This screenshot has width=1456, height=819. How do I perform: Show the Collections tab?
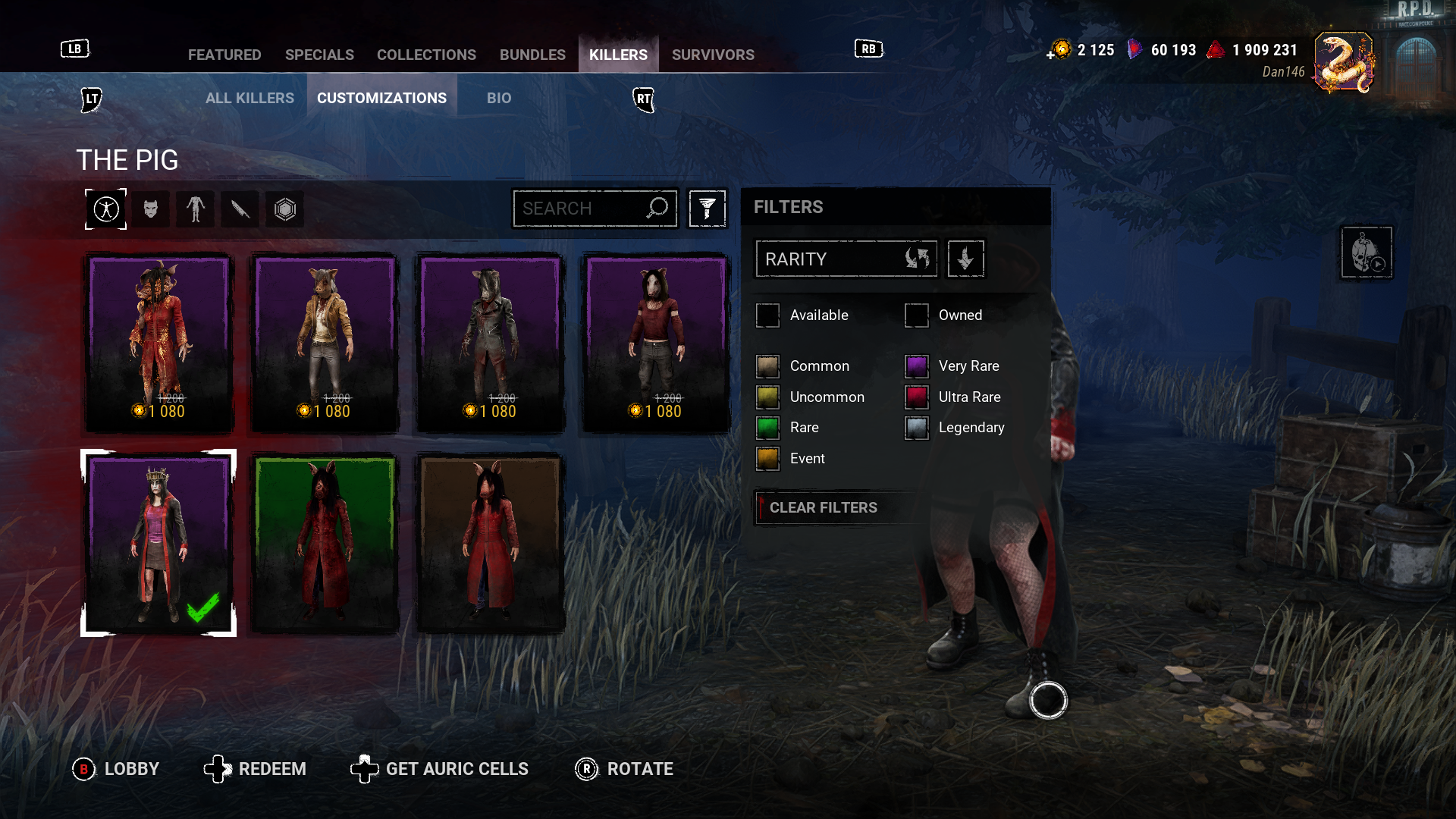[426, 55]
